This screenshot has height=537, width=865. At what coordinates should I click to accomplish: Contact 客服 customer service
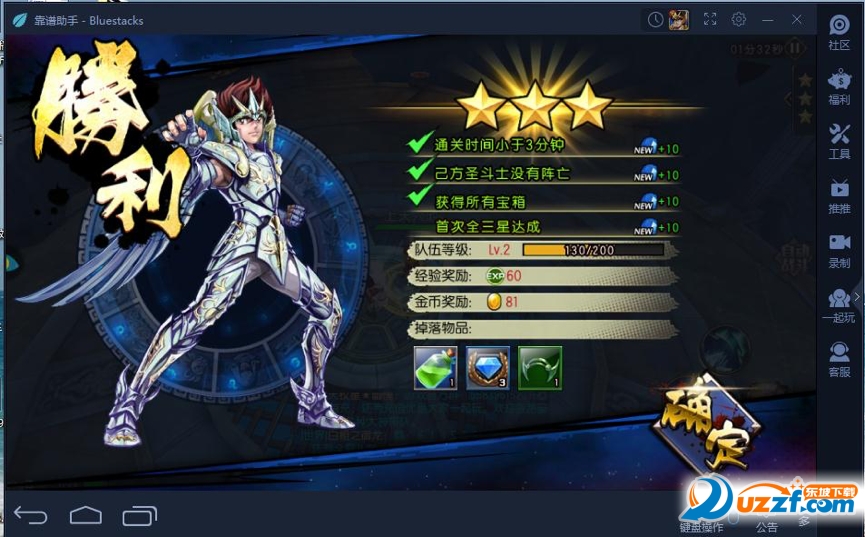pos(839,359)
